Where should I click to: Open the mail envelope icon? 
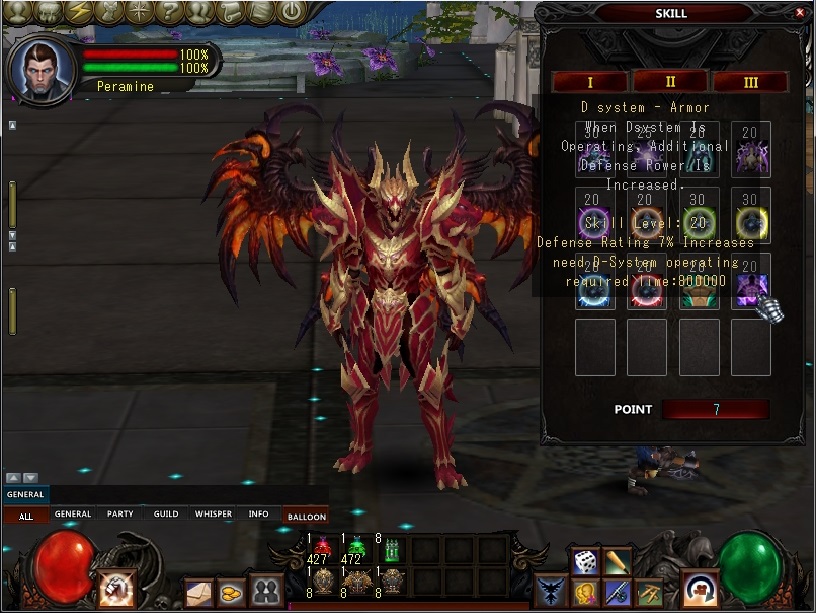point(199,591)
